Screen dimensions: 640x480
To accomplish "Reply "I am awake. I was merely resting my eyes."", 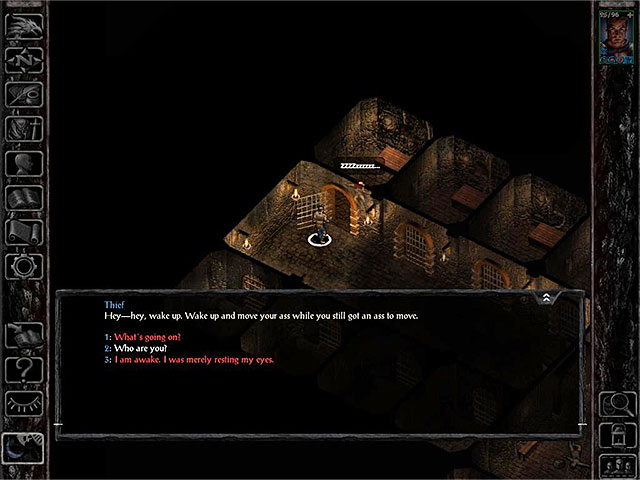I will pyautogui.click(x=193, y=359).
